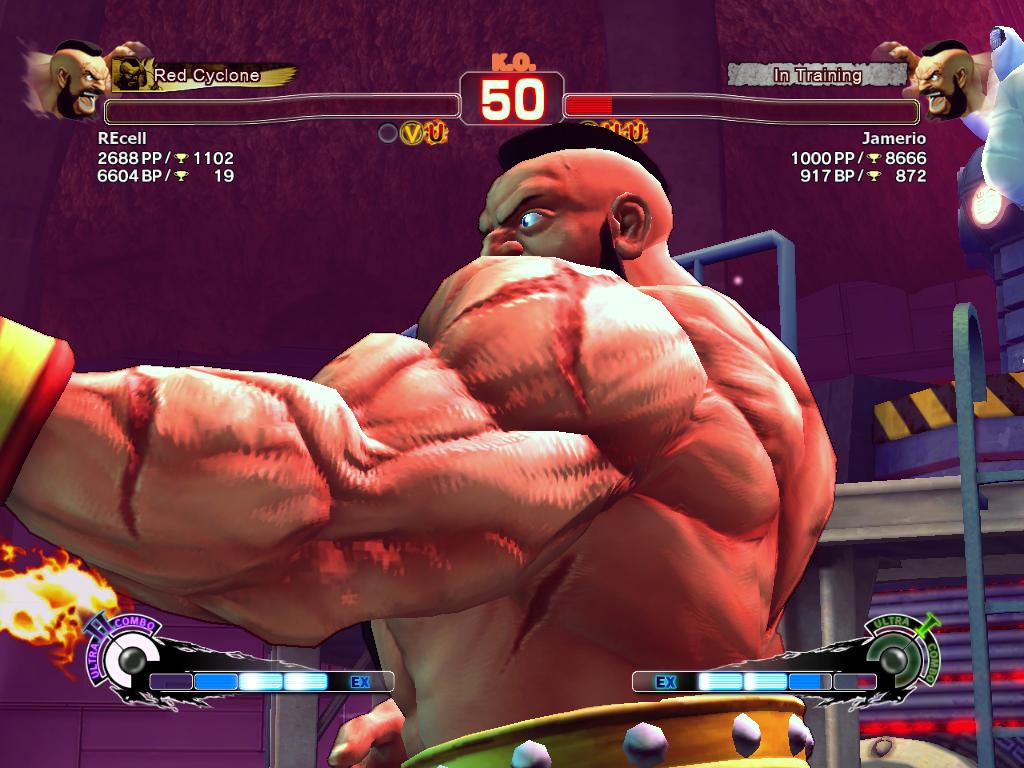Click the Jamerio player name
Viewport: 1024px width, 768px height.
pyautogui.click(x=894, y=138)
